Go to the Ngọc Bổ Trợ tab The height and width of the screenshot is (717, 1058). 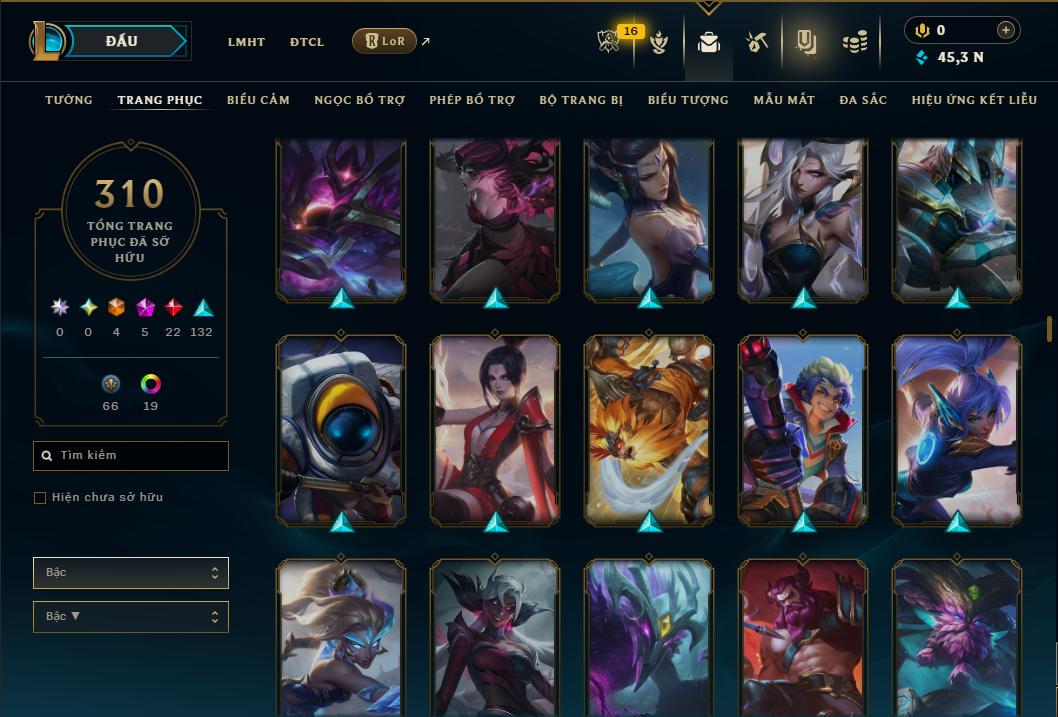coord(359,100)
